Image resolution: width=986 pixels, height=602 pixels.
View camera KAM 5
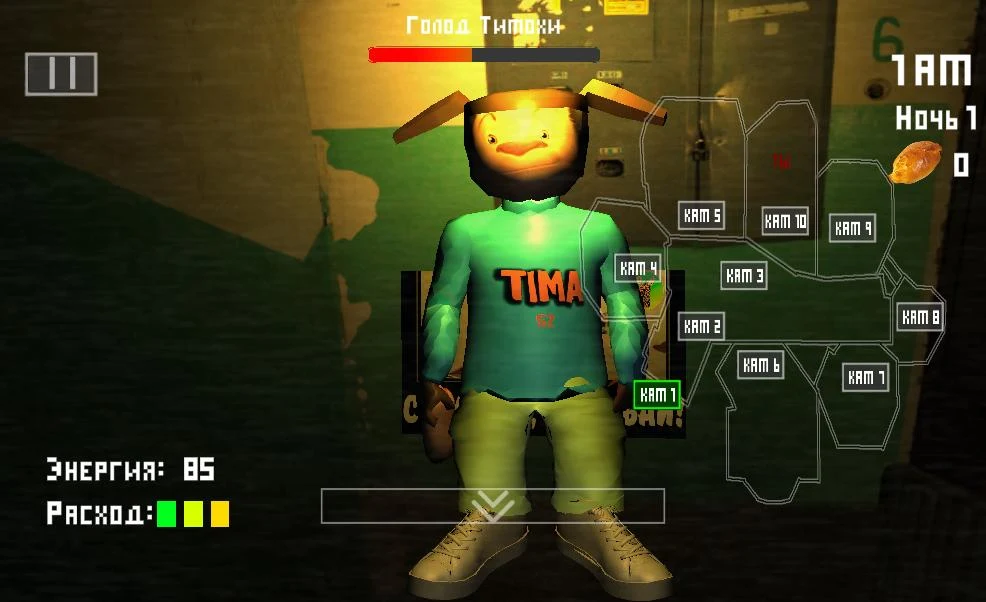[701, 215]
